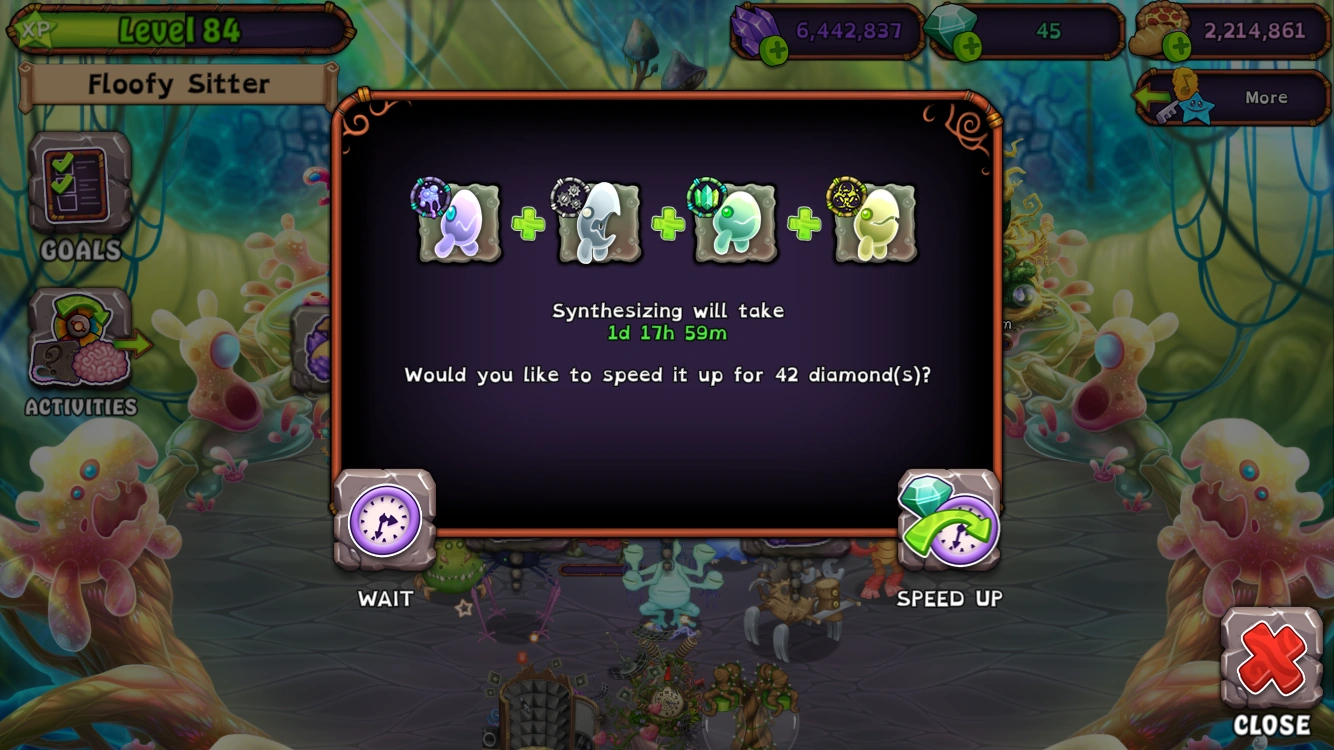Select the Wait clock icon
1334x750 pixels.
(384, 520)
